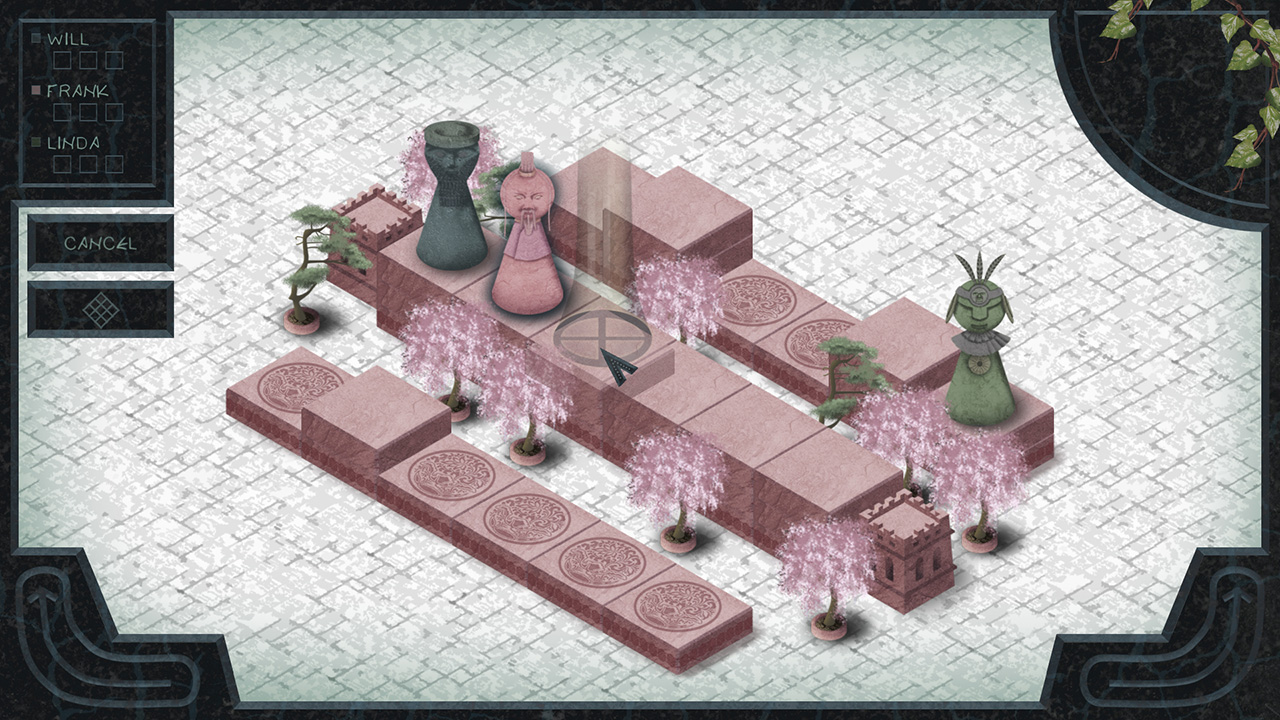Click Will's gray color swatch
This screenshot has width=1280, height=720.
pos(35,38)
